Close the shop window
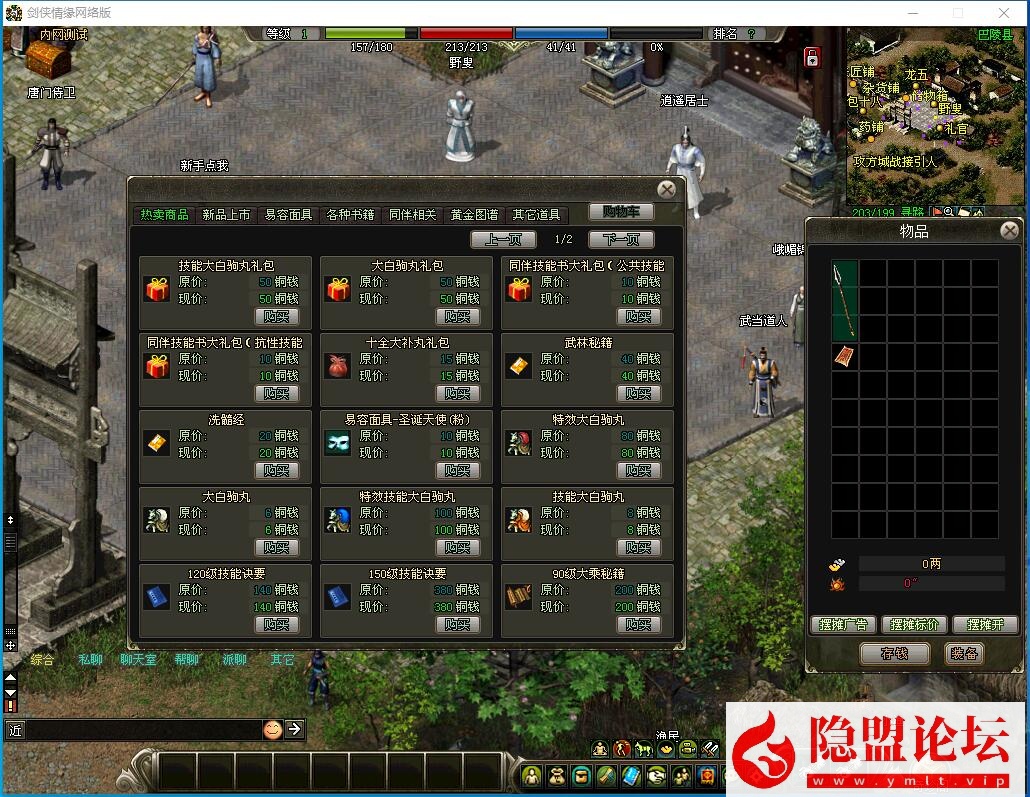 coord(666,189)
